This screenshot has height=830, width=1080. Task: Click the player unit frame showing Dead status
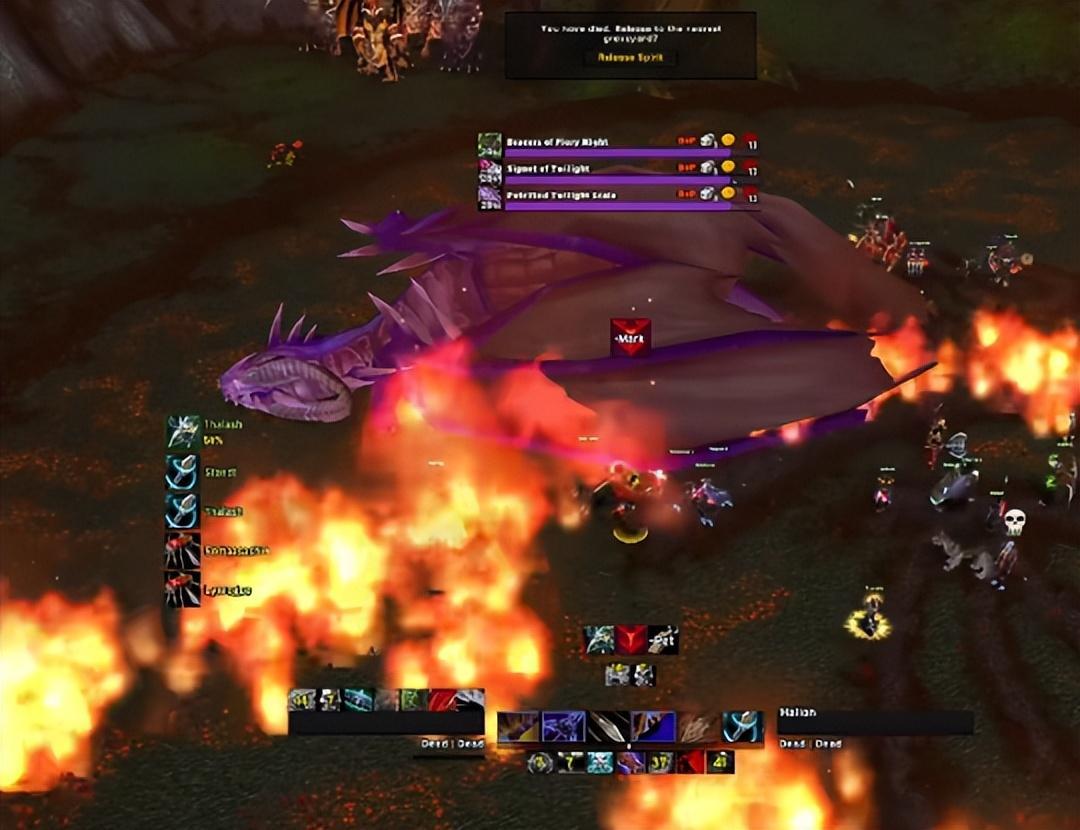coord(386,722)
